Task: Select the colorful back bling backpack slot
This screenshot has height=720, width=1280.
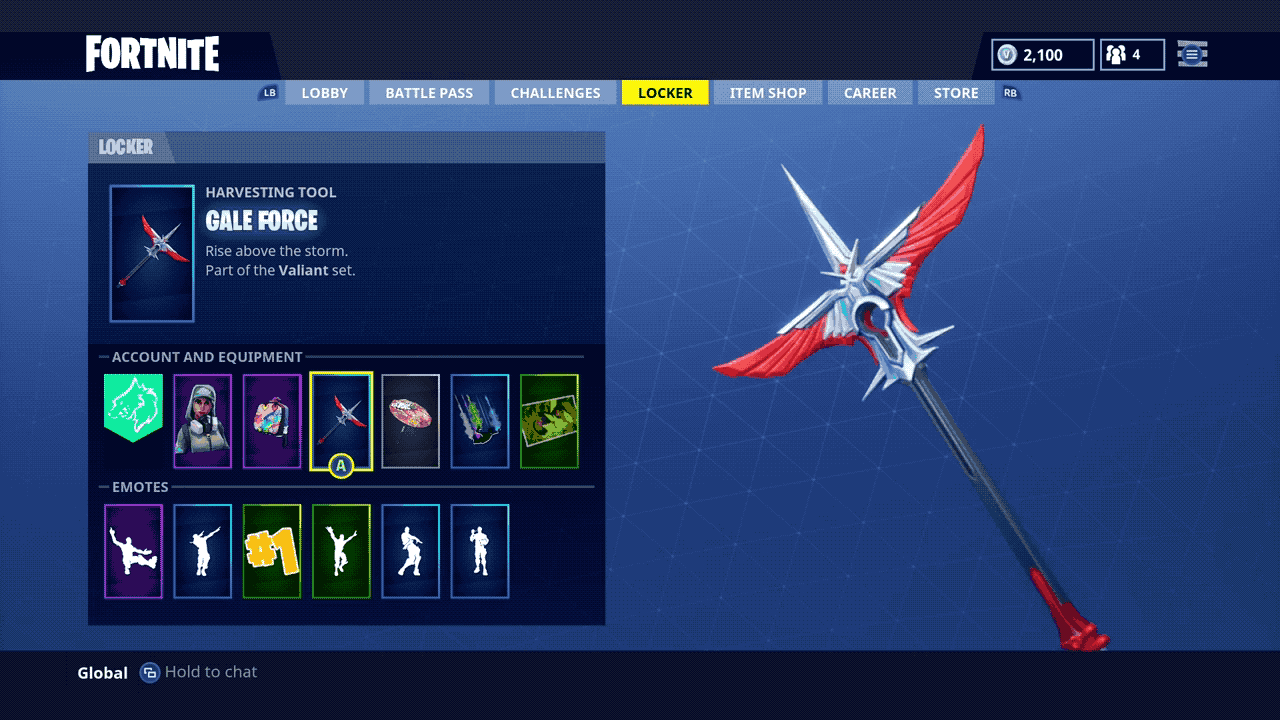Action: (x=272, y=421)
